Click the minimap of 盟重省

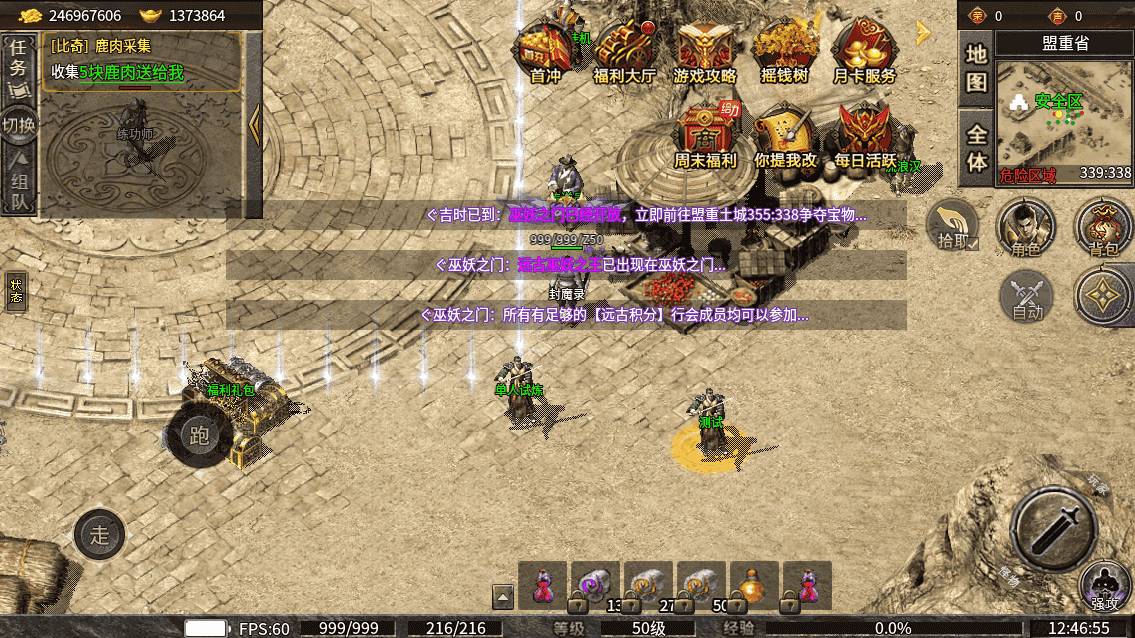tap(1064, 120)
